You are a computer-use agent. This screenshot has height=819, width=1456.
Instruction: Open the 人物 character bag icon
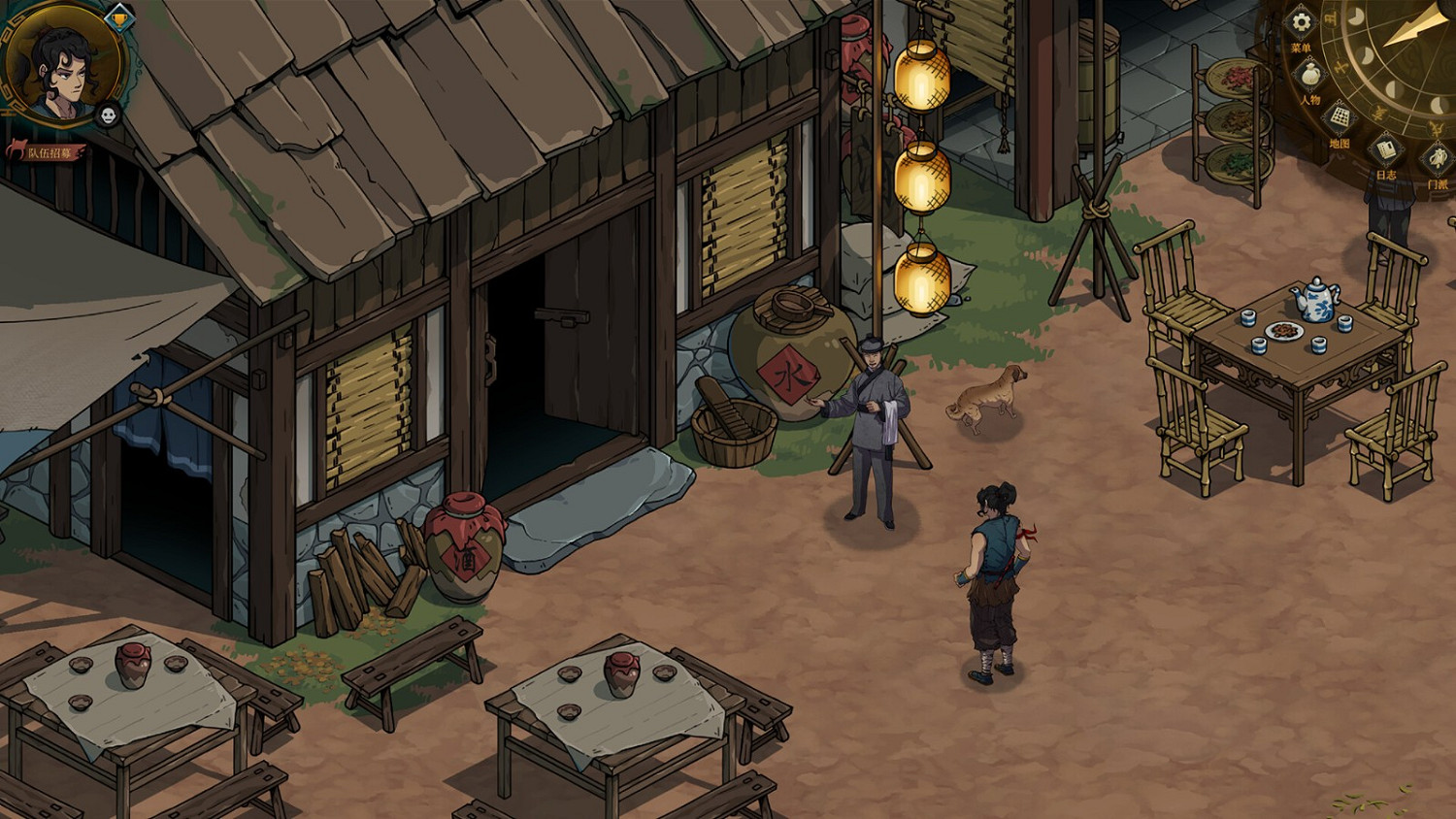point(1309,74)
